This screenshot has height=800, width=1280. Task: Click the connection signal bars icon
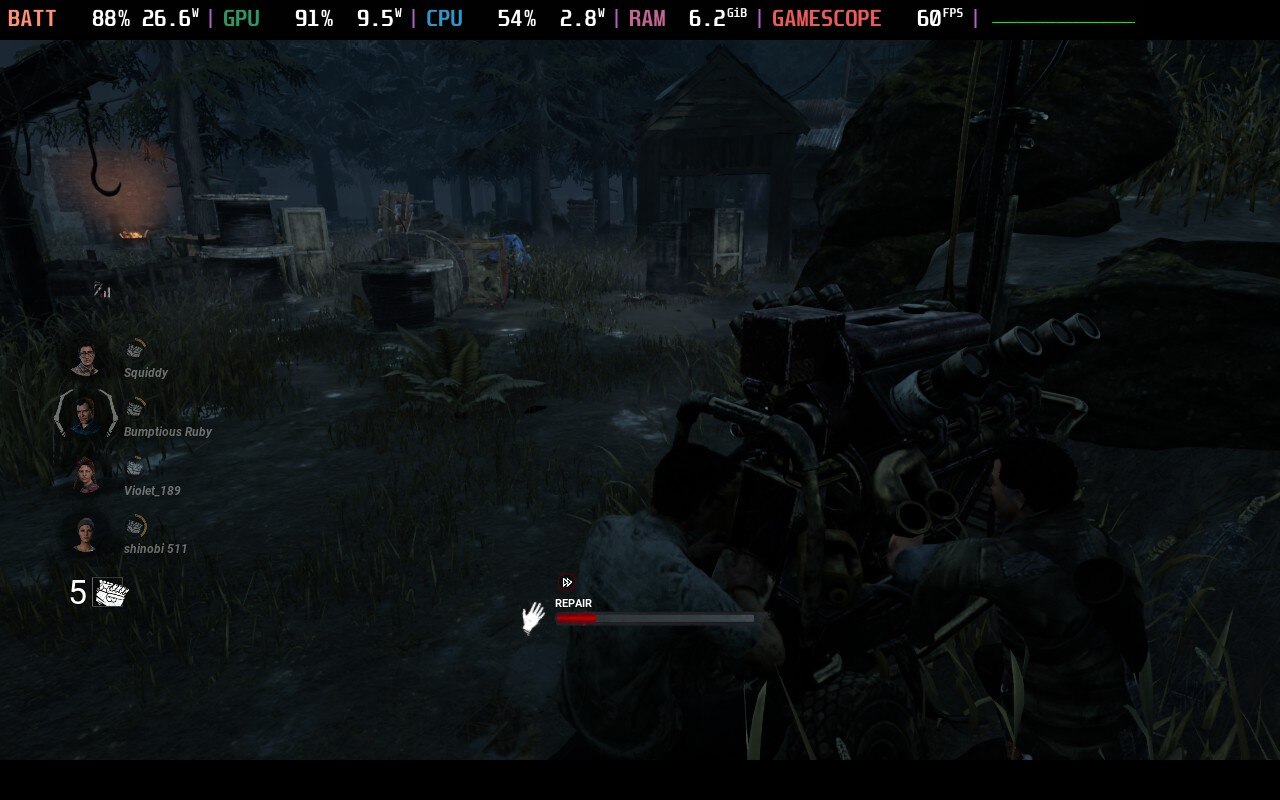tap(102, 290)
